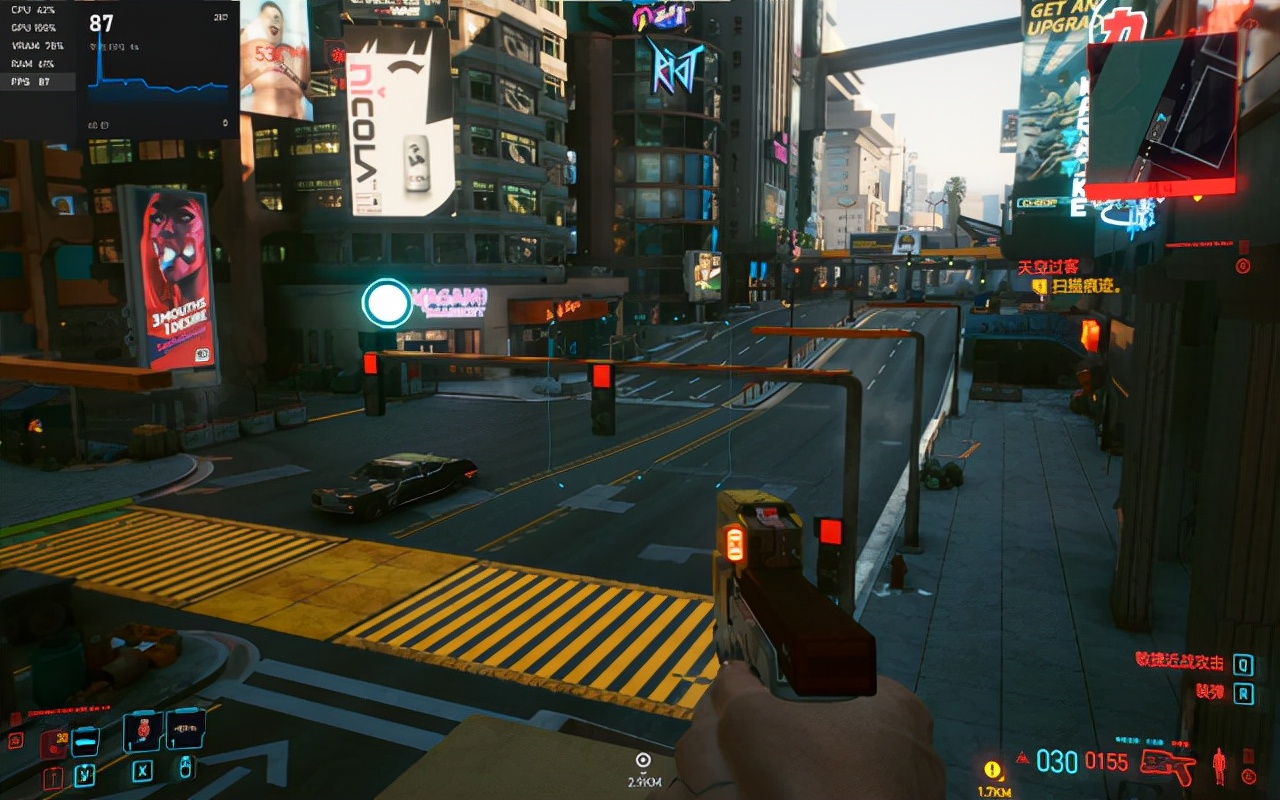Click the round target waypoint marker with 2.9KM
The height and width of the screenshot is (800, 1280).
pos(643,761)
